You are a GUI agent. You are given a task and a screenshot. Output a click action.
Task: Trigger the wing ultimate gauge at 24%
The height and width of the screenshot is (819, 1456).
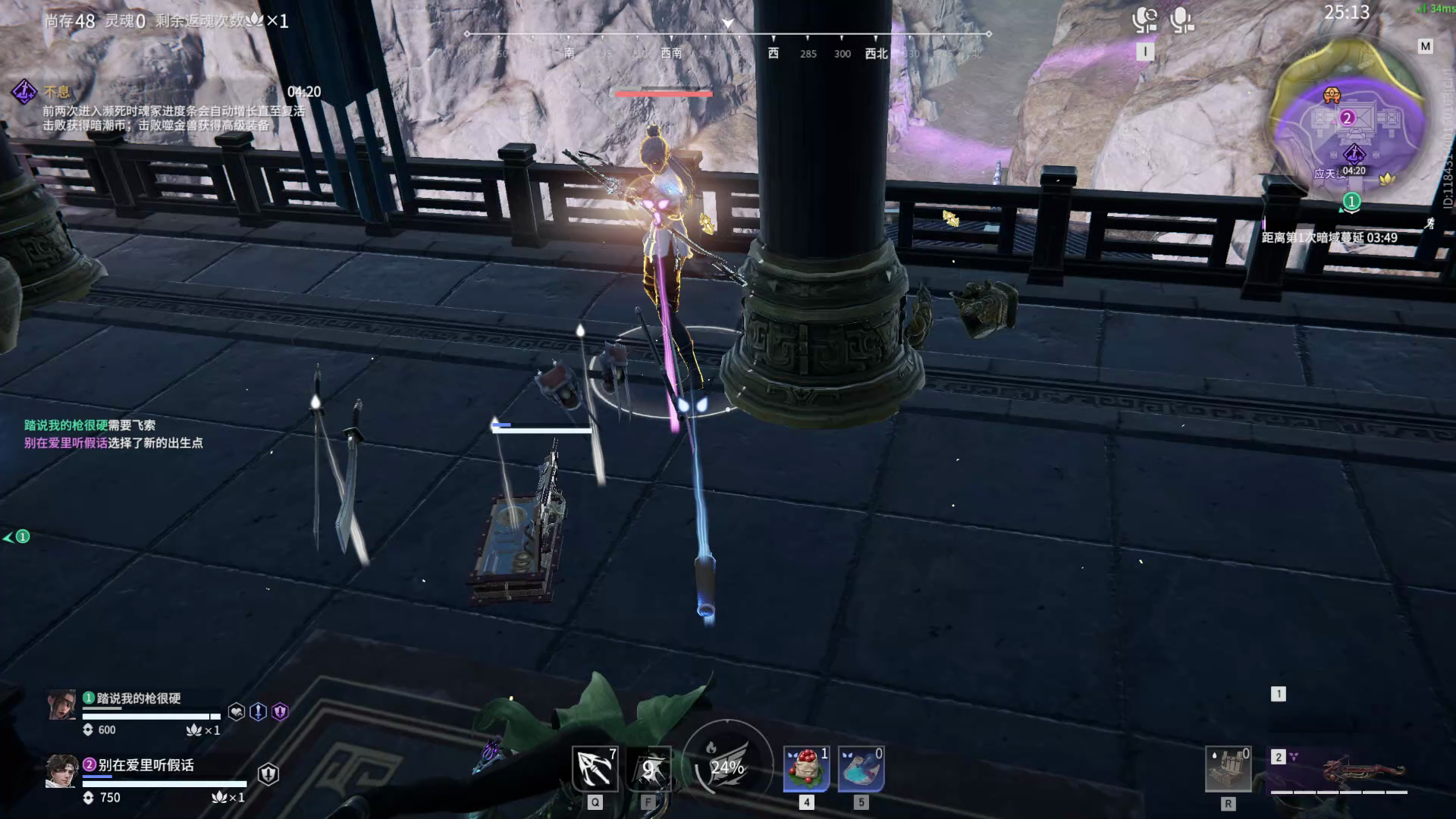pos(727,767)
